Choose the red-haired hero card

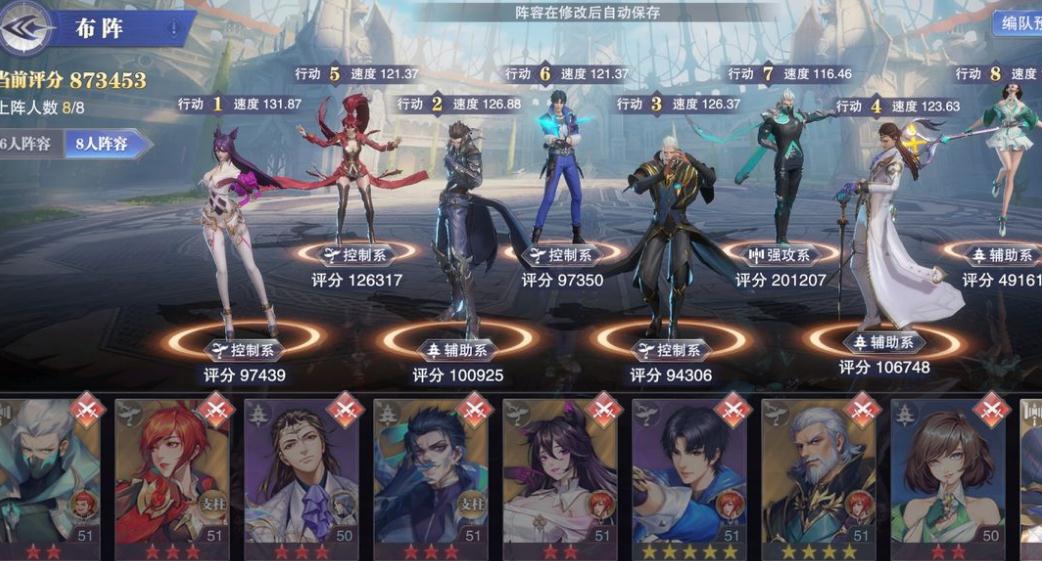coord(172,472)
